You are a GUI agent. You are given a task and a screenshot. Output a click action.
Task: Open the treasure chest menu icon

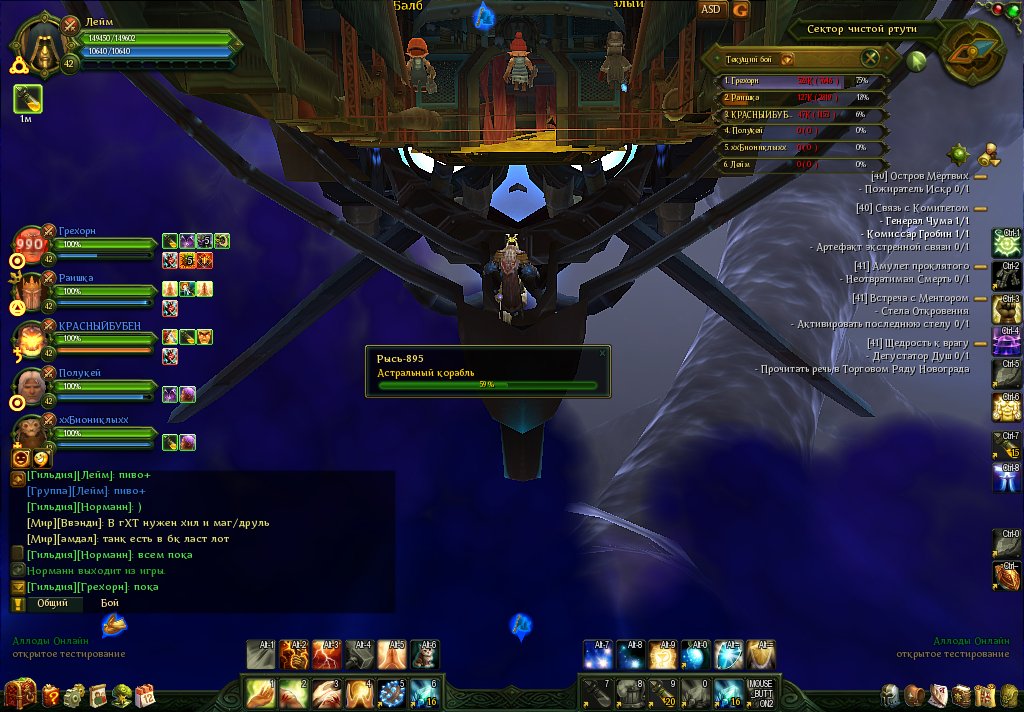[20, 693]
